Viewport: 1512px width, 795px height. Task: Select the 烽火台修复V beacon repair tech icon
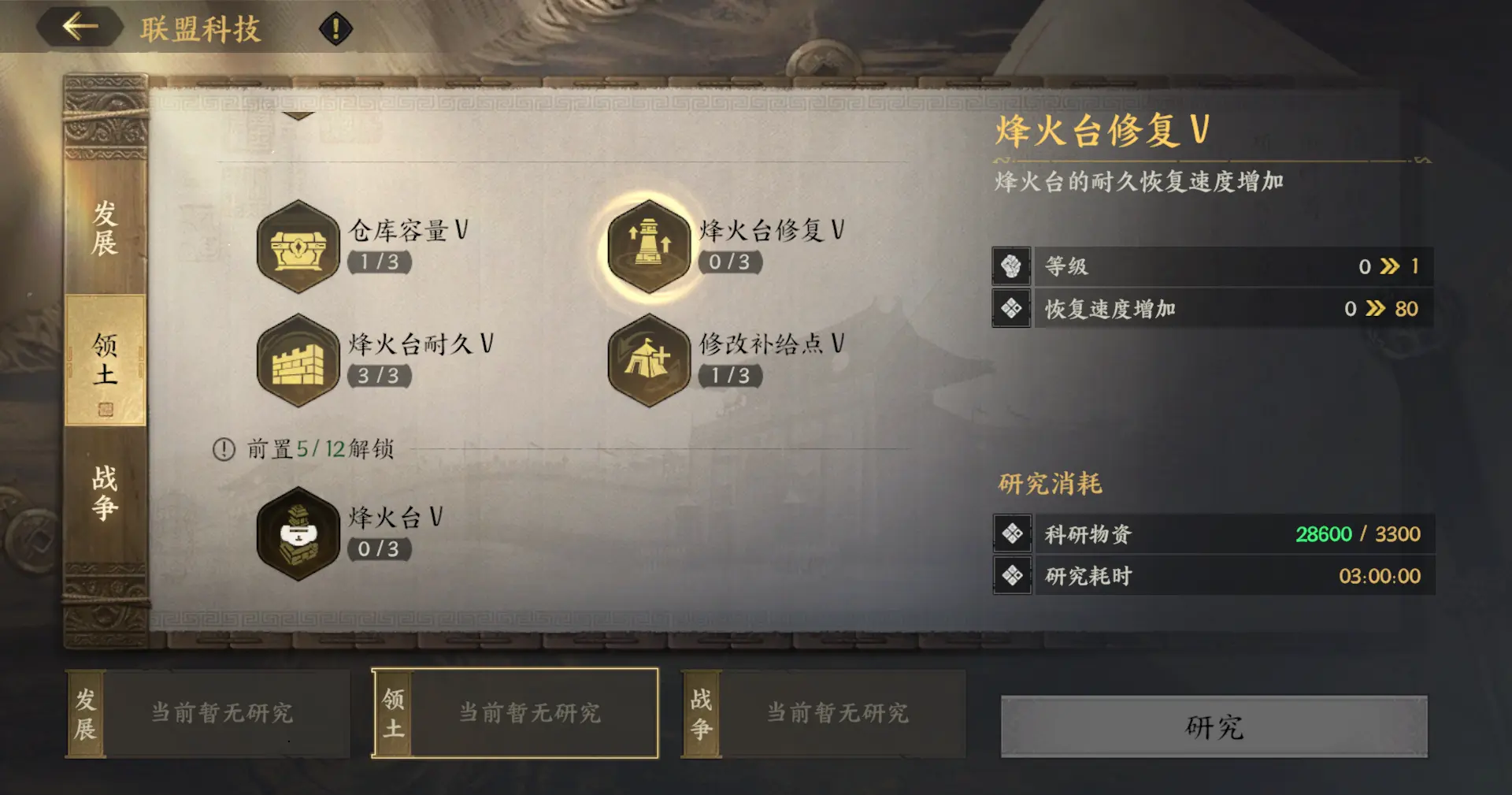click(x=649, y=247)
